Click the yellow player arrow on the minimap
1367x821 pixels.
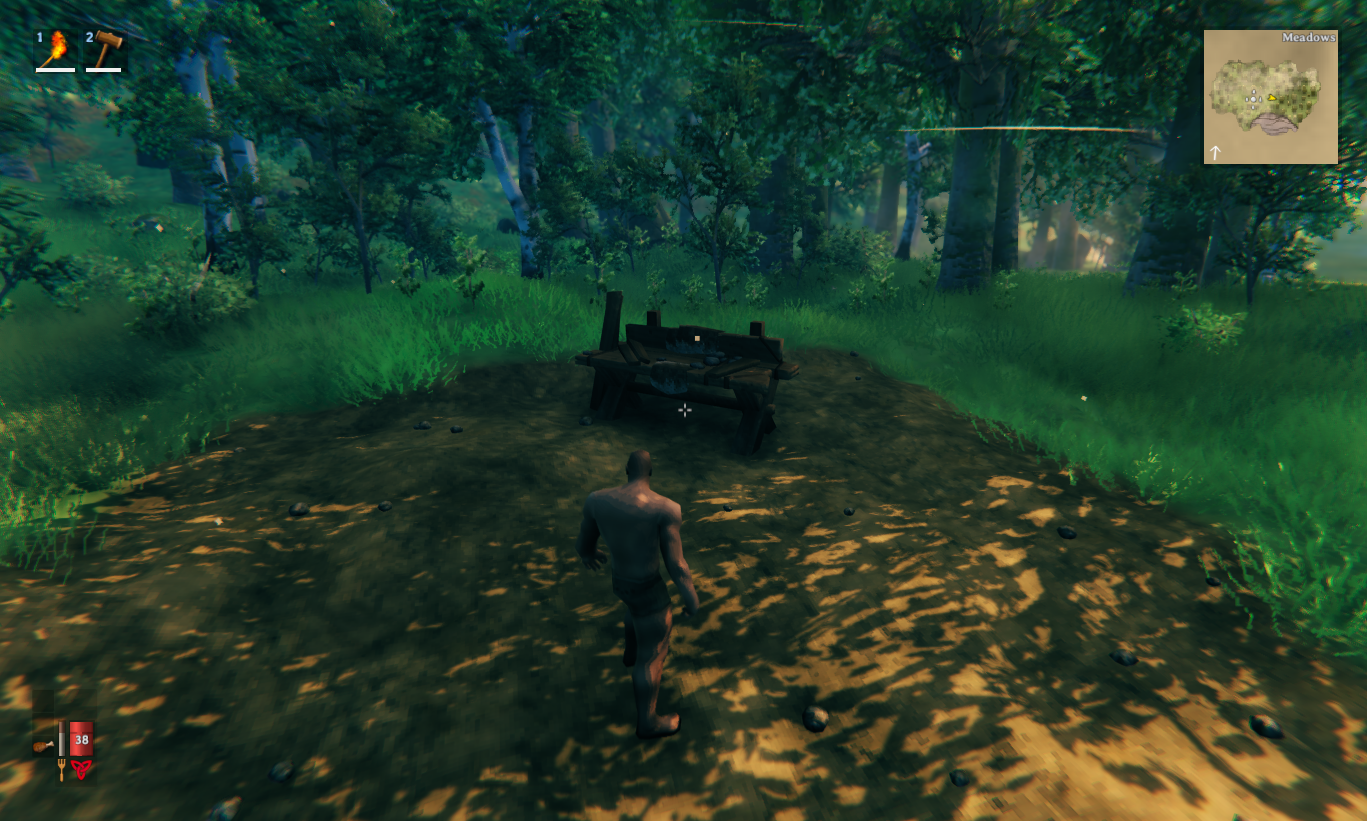point(1271,97)
